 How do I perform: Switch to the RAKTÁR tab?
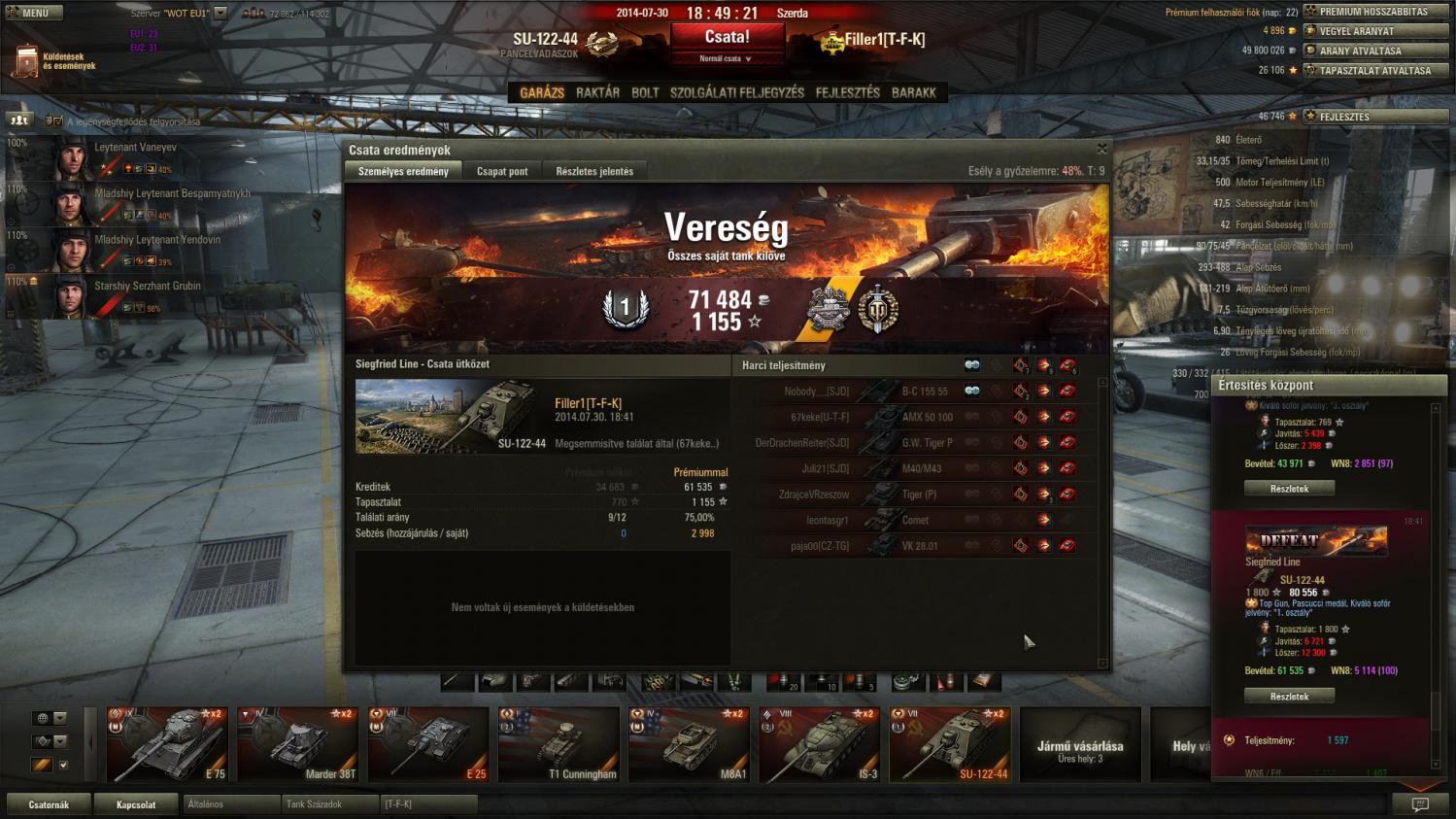click(597, 93)
